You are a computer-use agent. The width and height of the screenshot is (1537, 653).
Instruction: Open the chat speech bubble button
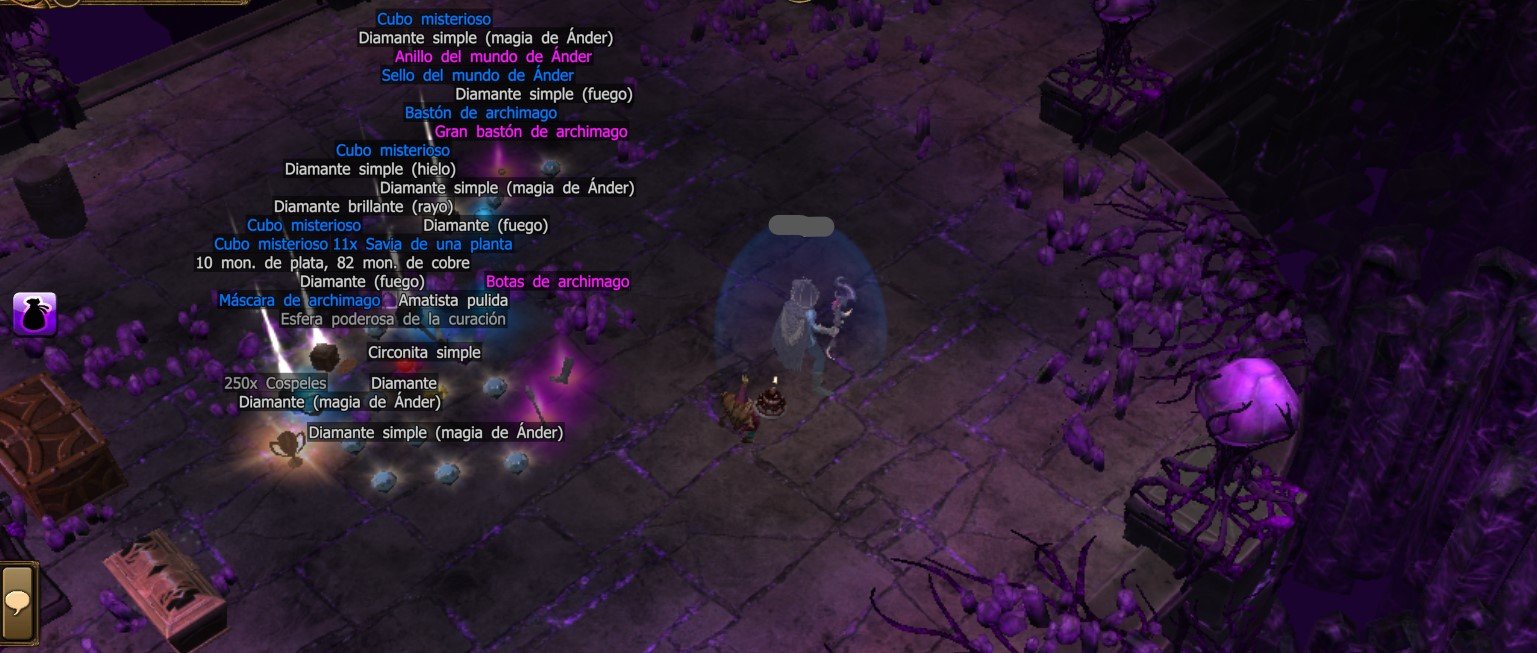click(18, 600)
